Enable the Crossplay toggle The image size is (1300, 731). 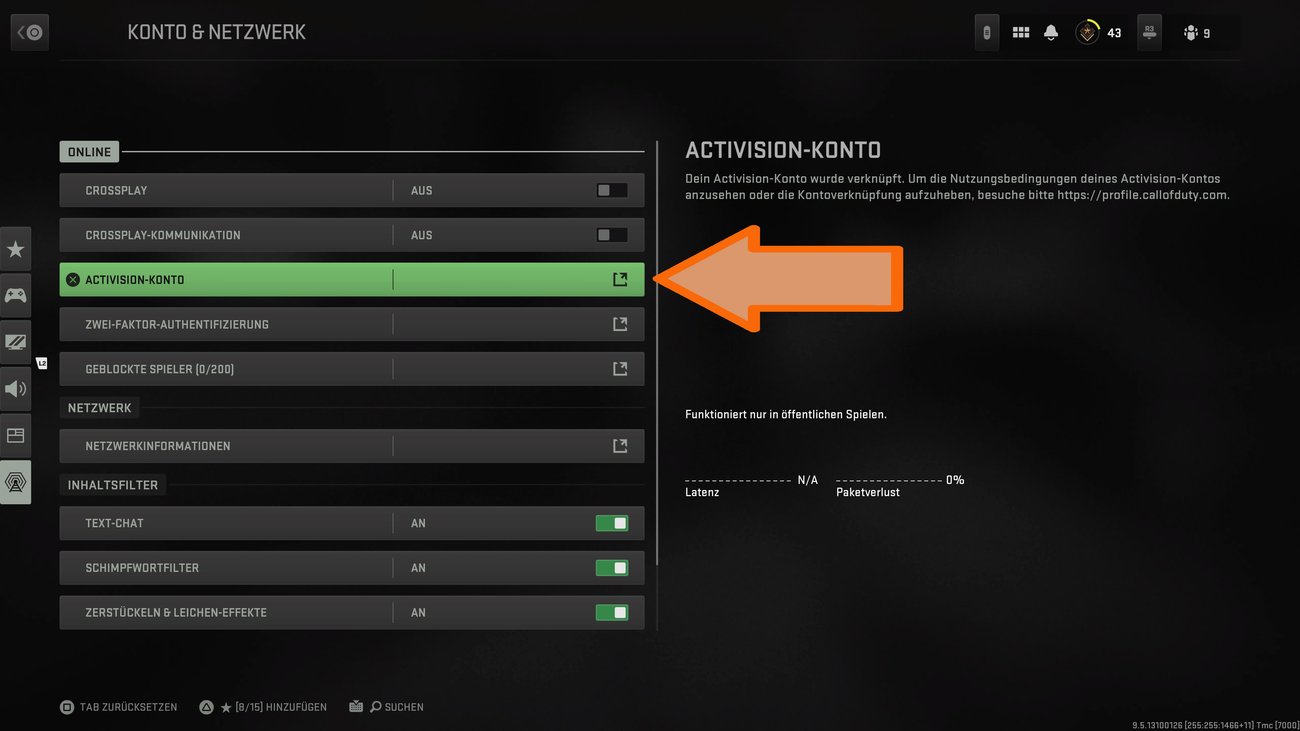612,189
